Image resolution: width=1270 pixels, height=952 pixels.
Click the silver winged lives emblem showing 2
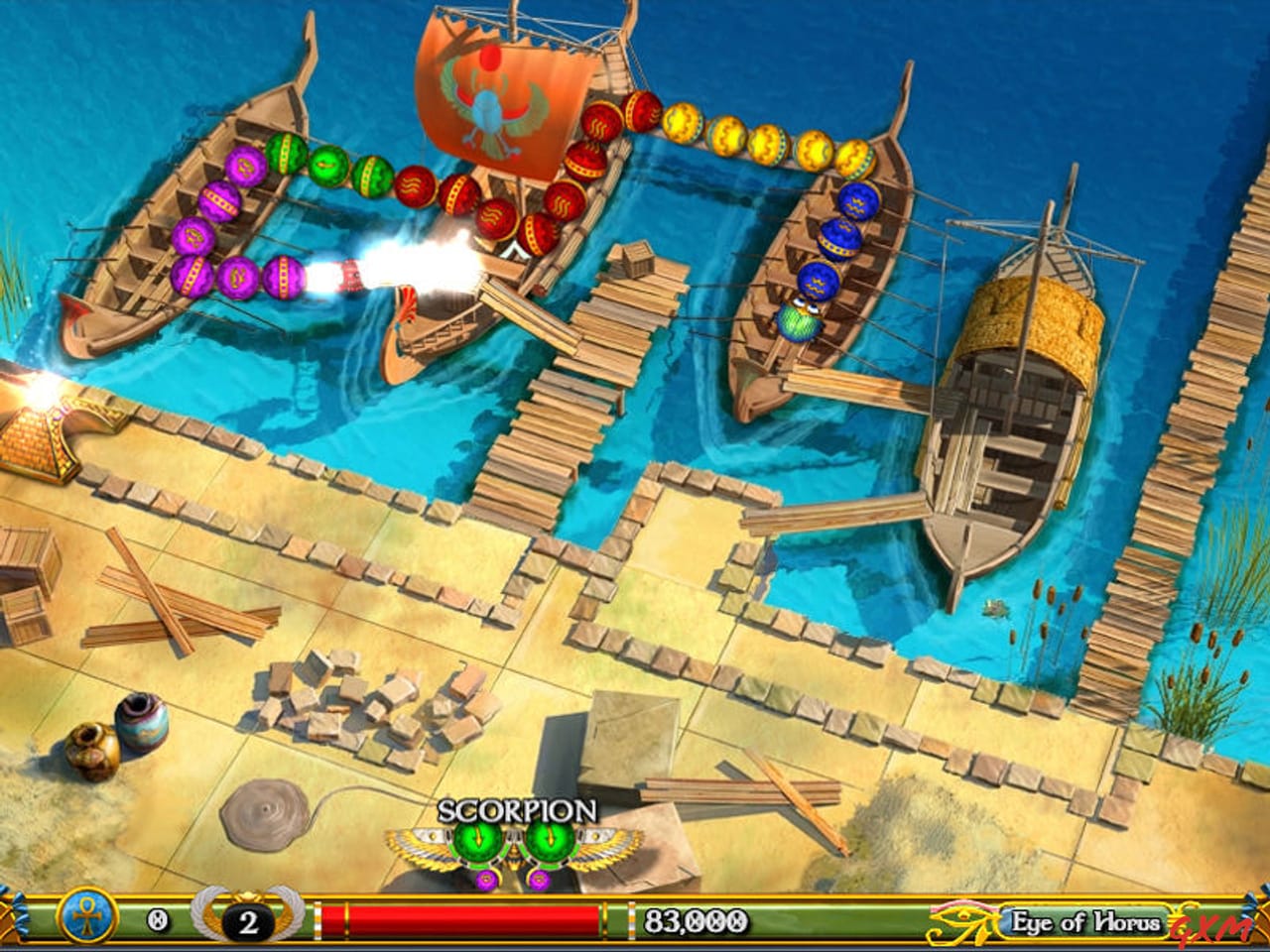[245, 920]
